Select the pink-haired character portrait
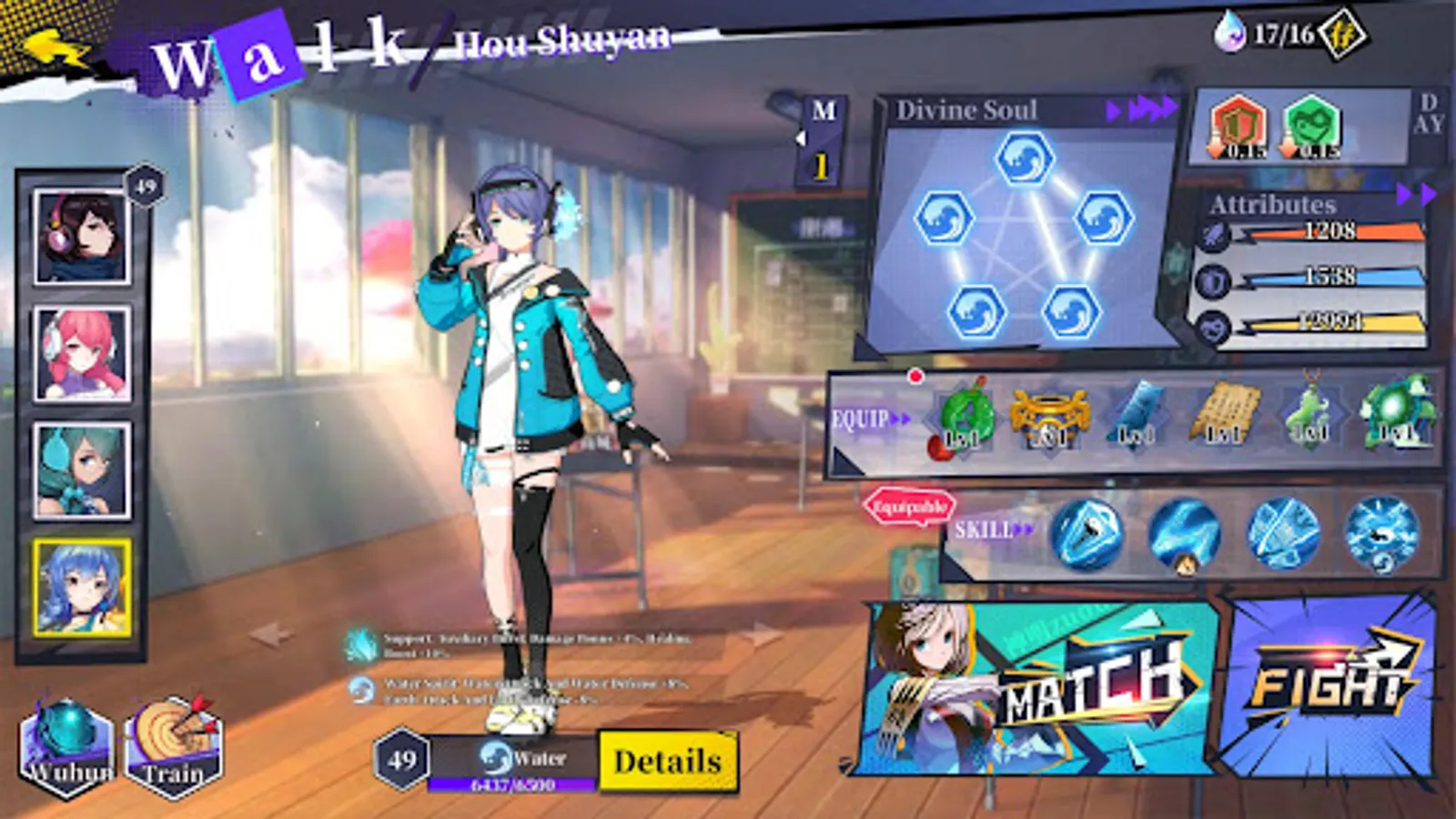 click(82, 350)
